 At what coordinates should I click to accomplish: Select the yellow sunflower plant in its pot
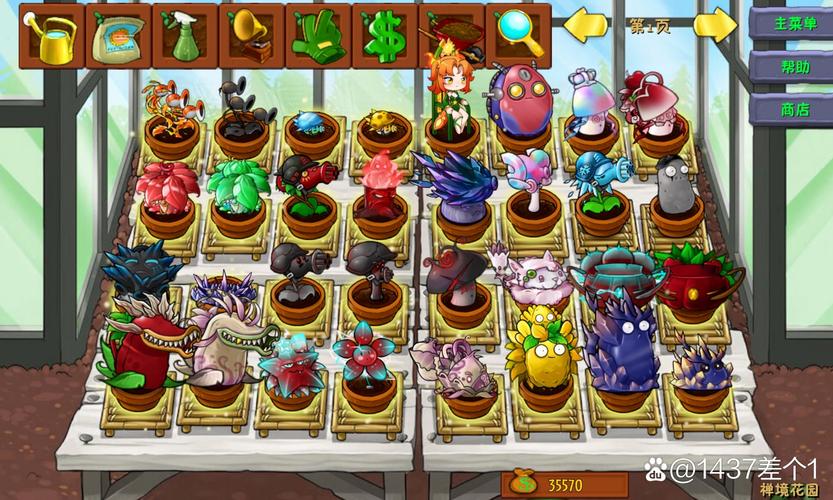pos(539,355)
